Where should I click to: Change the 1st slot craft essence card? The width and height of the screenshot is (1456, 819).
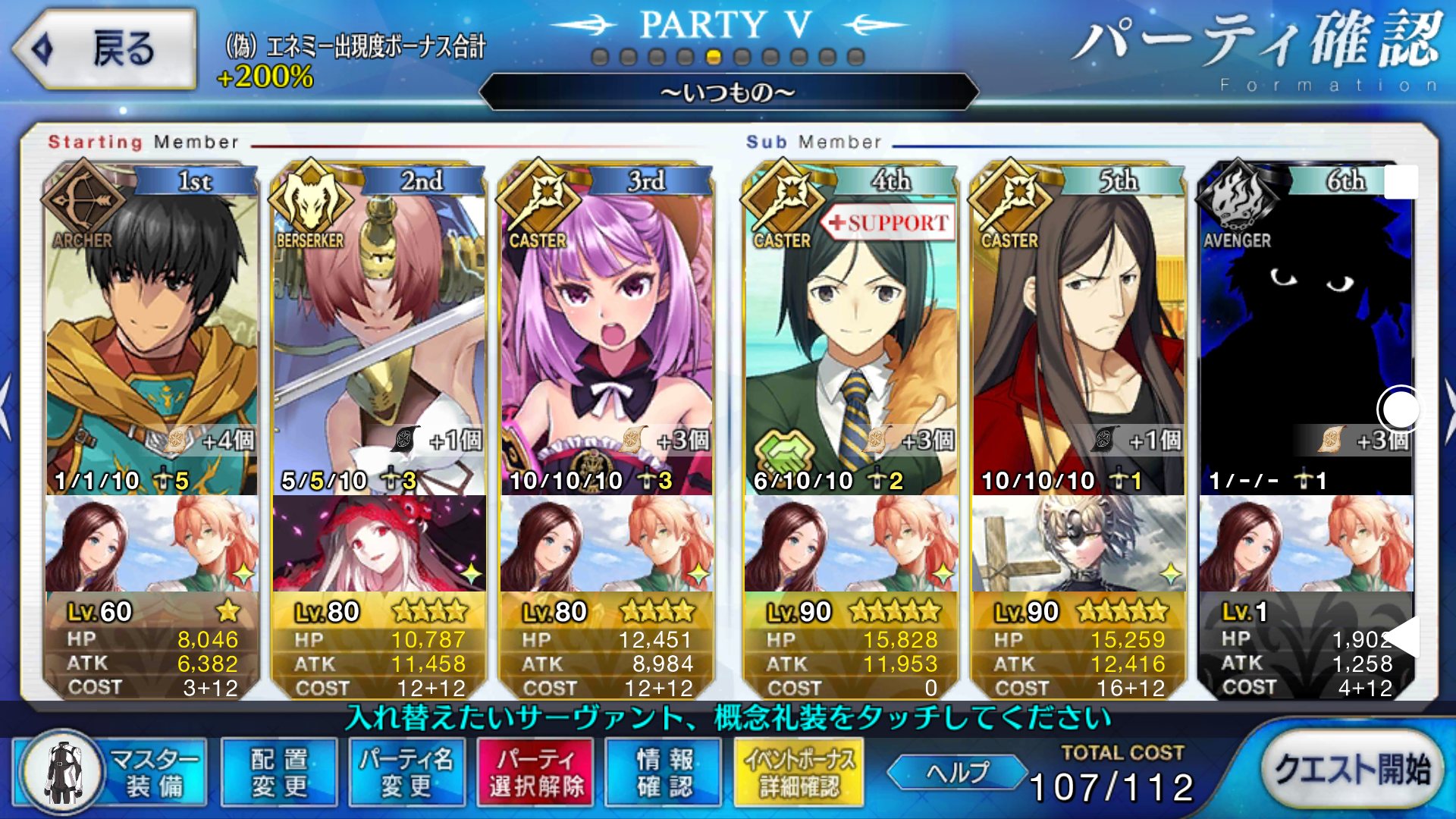(152, 543)
